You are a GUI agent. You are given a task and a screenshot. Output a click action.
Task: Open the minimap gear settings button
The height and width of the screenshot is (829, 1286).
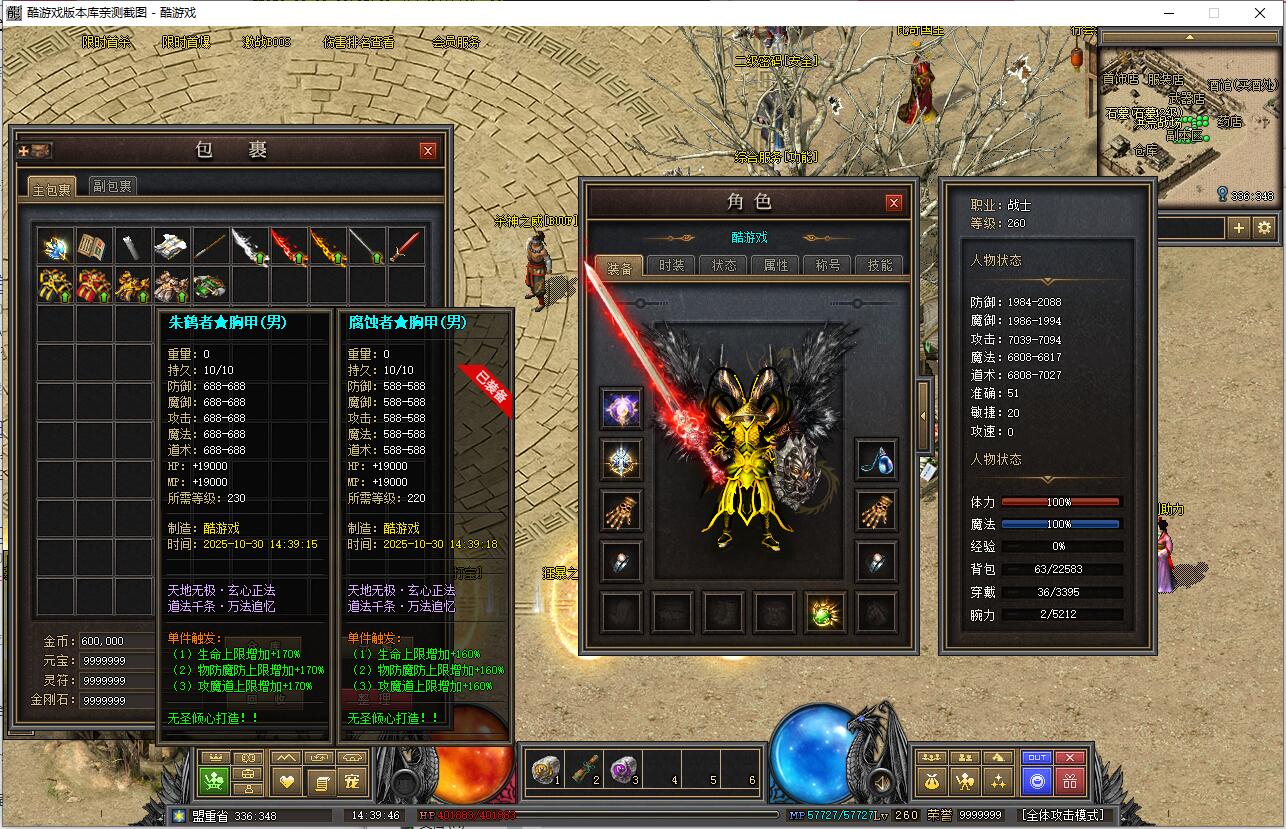[1264, 228]
